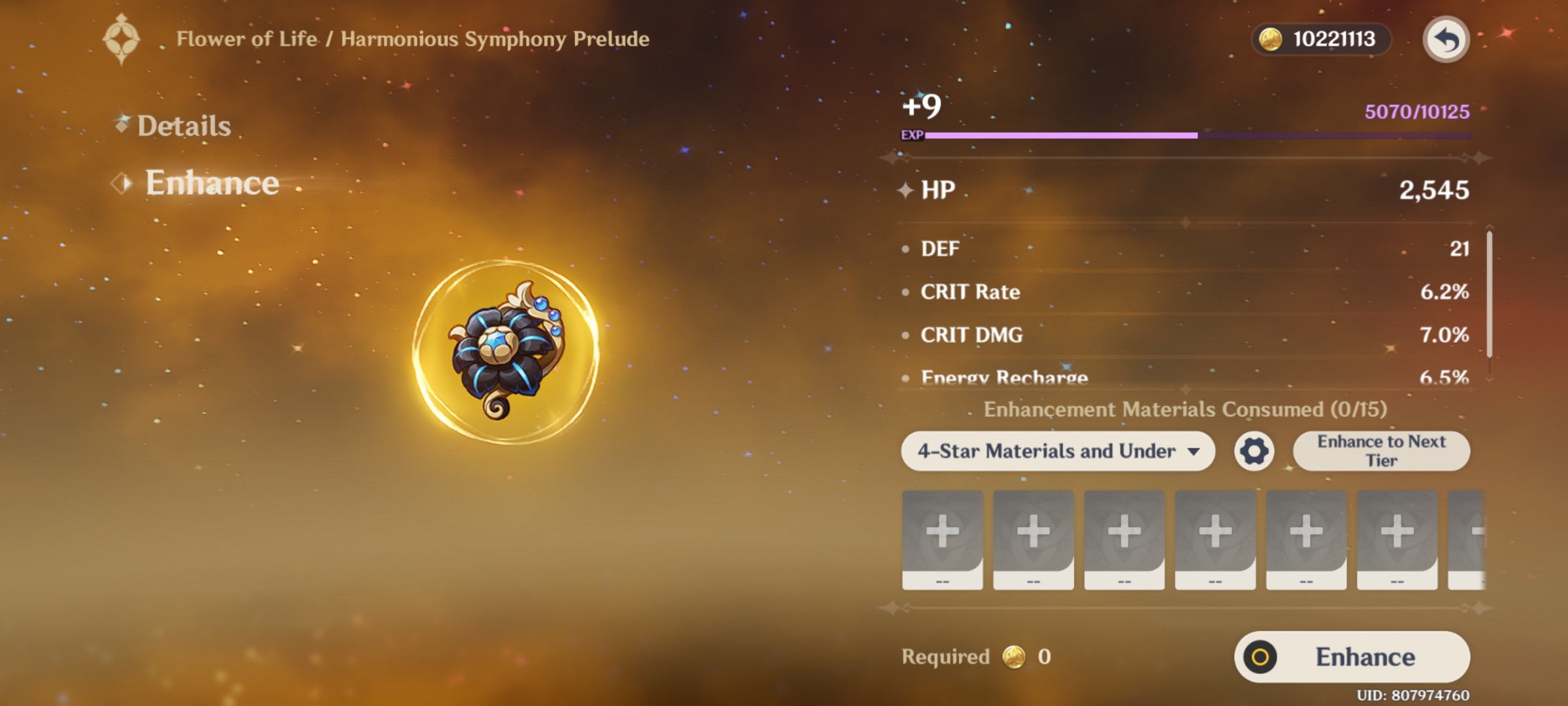Go back with the return arrow button
Screen dimensions: 1568x706
point(1446,40)
